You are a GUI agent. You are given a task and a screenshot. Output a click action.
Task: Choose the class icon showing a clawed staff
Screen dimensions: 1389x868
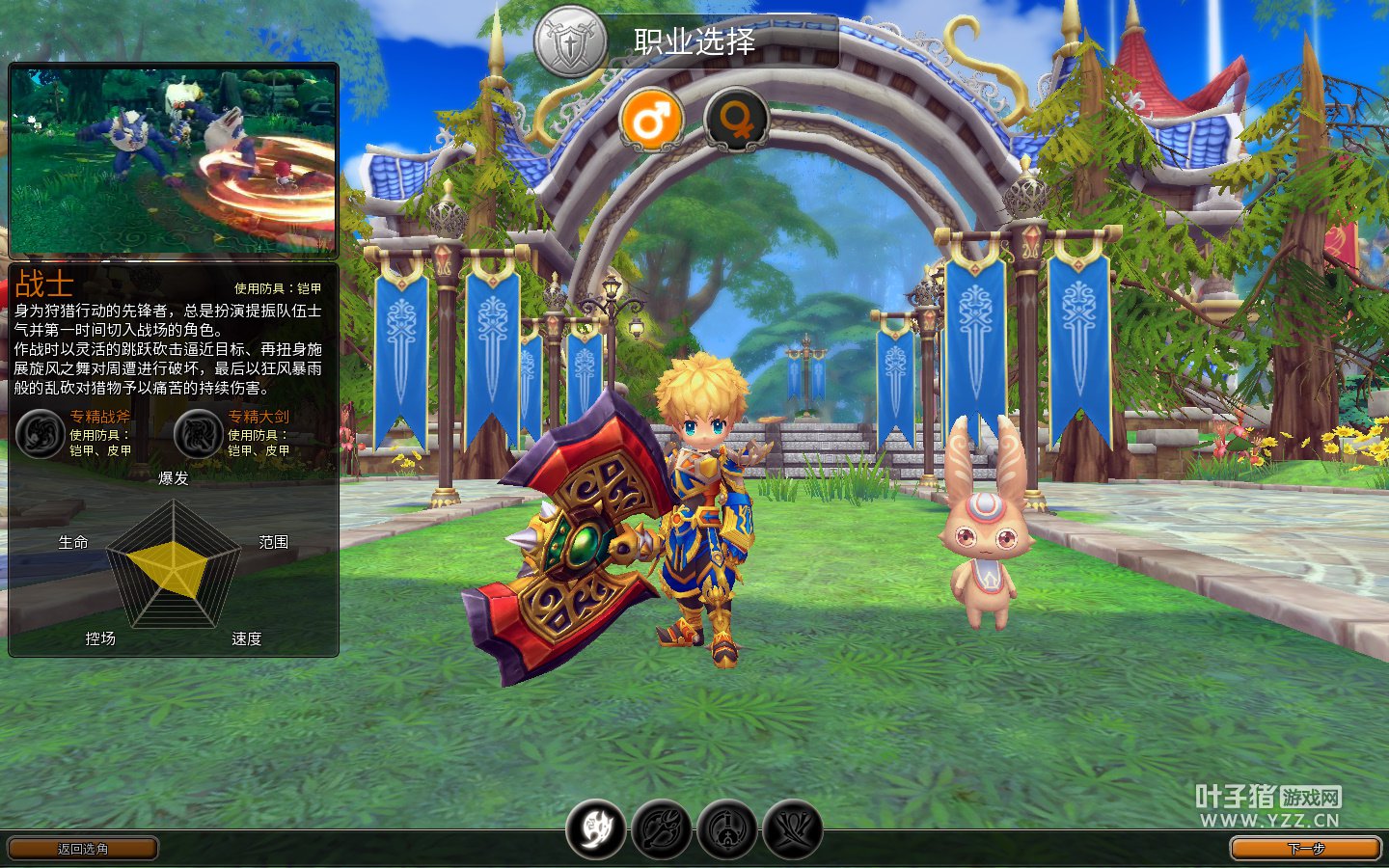(x=662, y=829)
